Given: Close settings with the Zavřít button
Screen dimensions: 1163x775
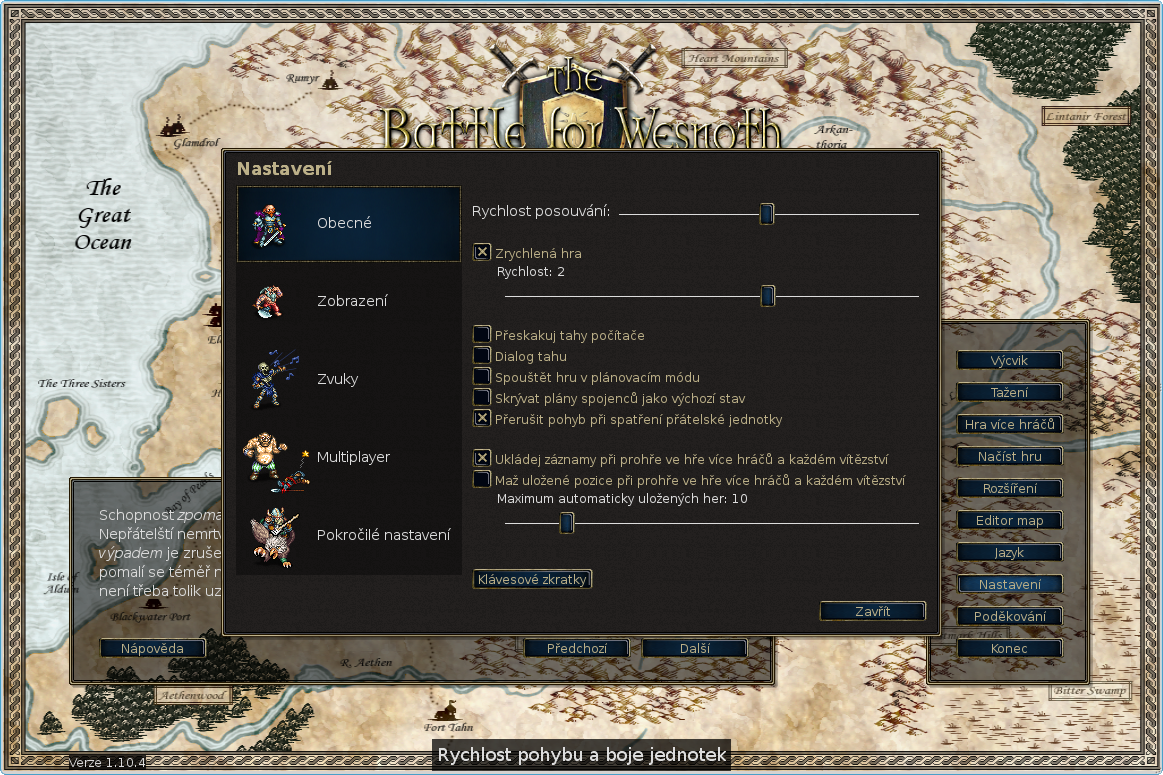Looking at the screenshot, I should click(x=872, y=611).
